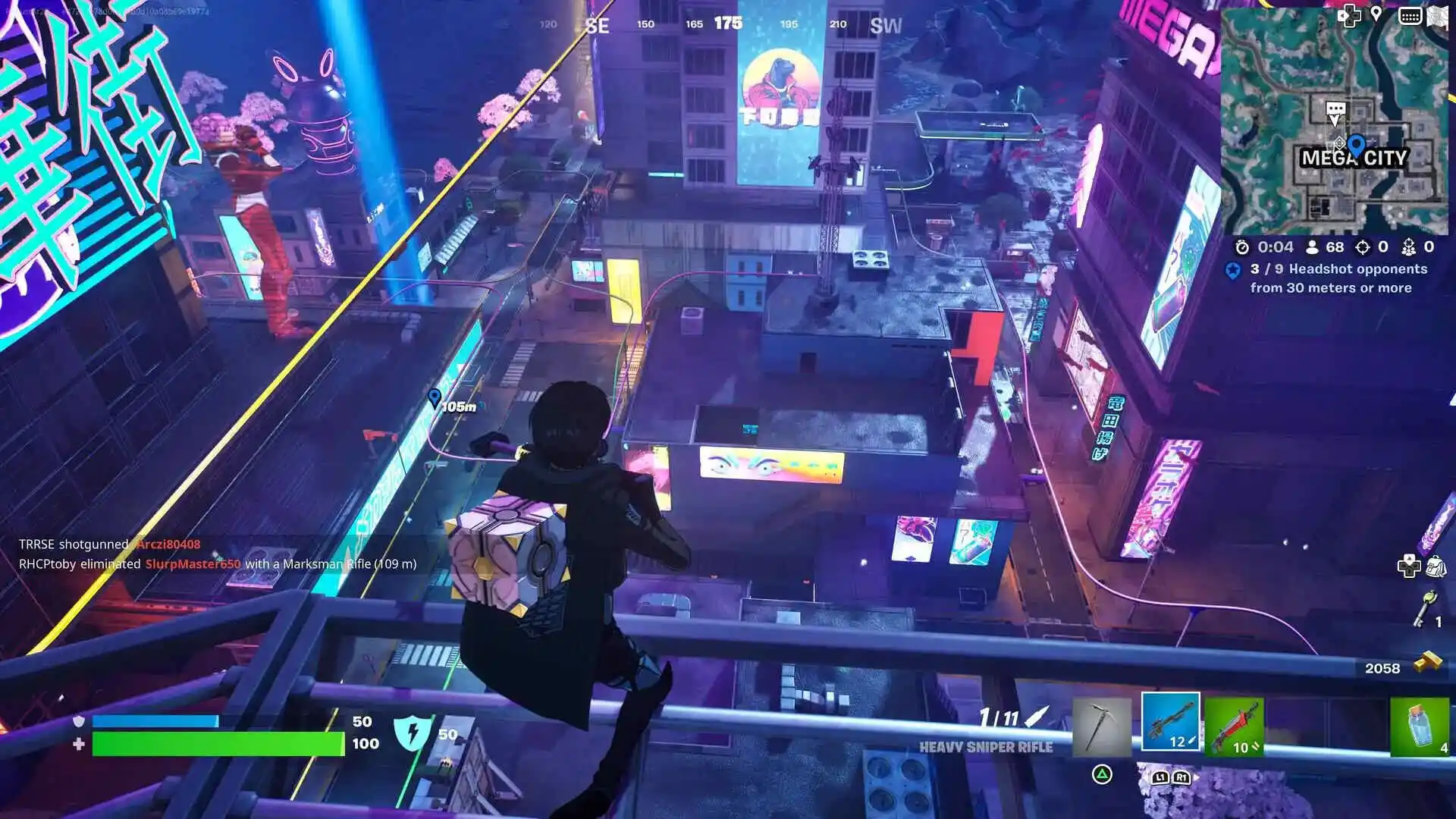
Task: Click the match timer stopwatch icon
Action: [x=1241, y=246]
